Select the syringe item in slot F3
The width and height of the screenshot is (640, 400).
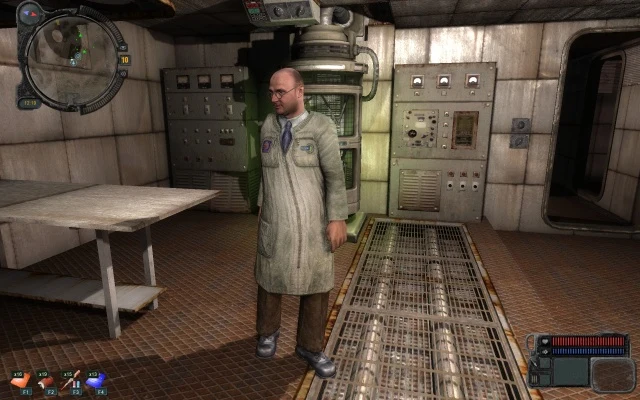71,381
